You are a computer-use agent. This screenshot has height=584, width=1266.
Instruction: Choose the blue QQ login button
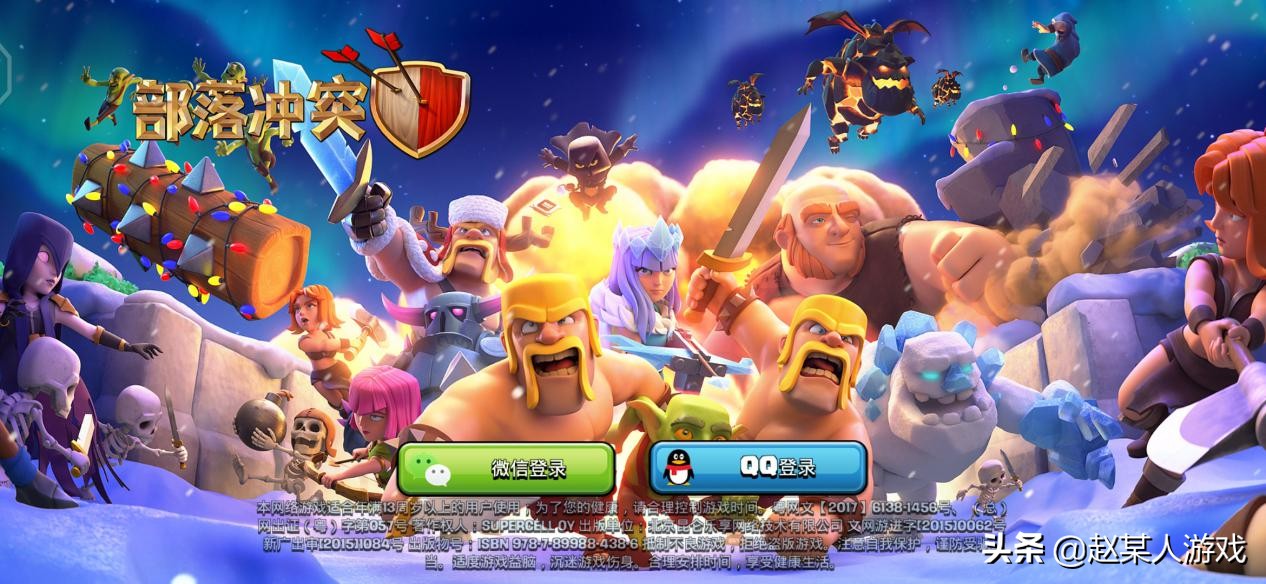click(758, 468)
